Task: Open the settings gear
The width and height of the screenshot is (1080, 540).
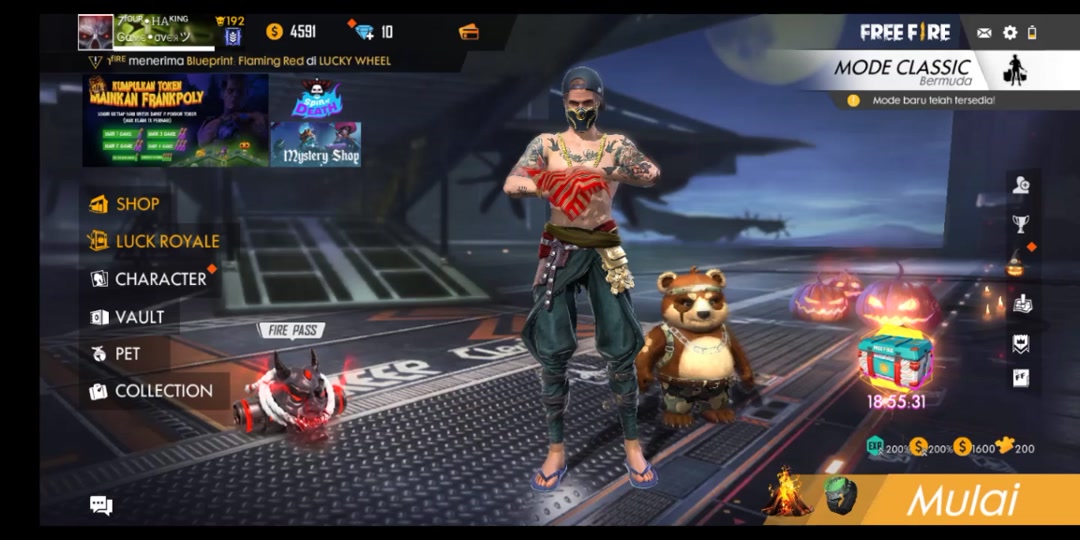Action: pos(1010,33)
